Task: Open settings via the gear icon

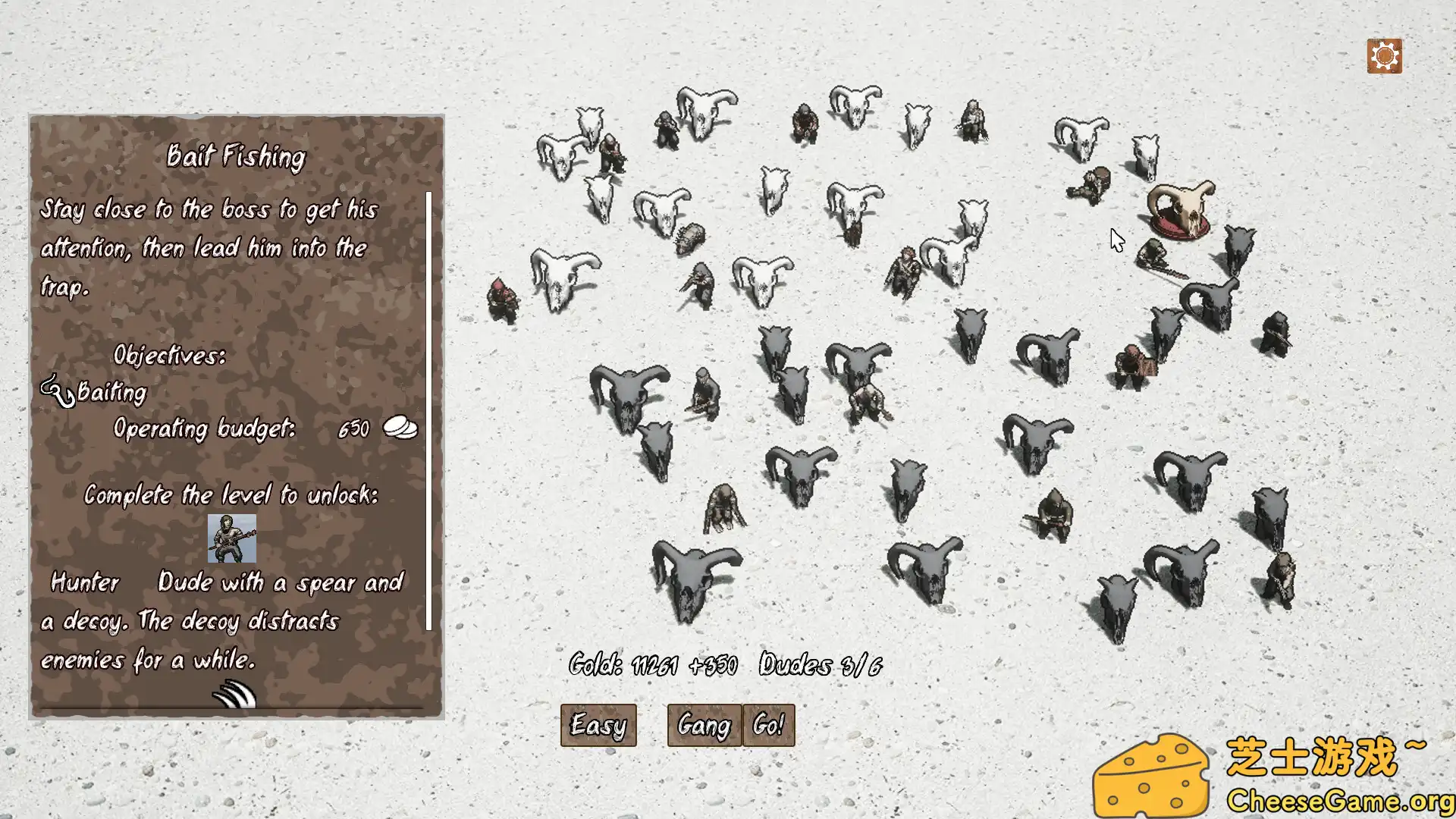Action: pyautogui.click(x=1385, y=55)
